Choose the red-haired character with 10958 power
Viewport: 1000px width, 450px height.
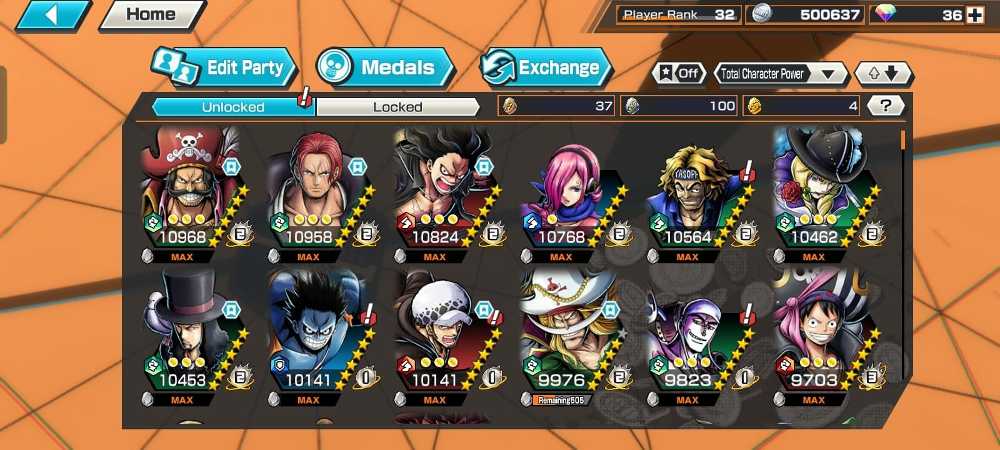[308, 190]
